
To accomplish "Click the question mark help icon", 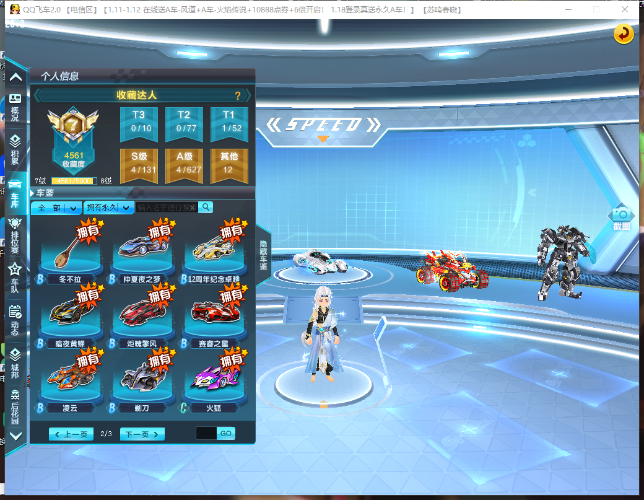I will (237, 96).
